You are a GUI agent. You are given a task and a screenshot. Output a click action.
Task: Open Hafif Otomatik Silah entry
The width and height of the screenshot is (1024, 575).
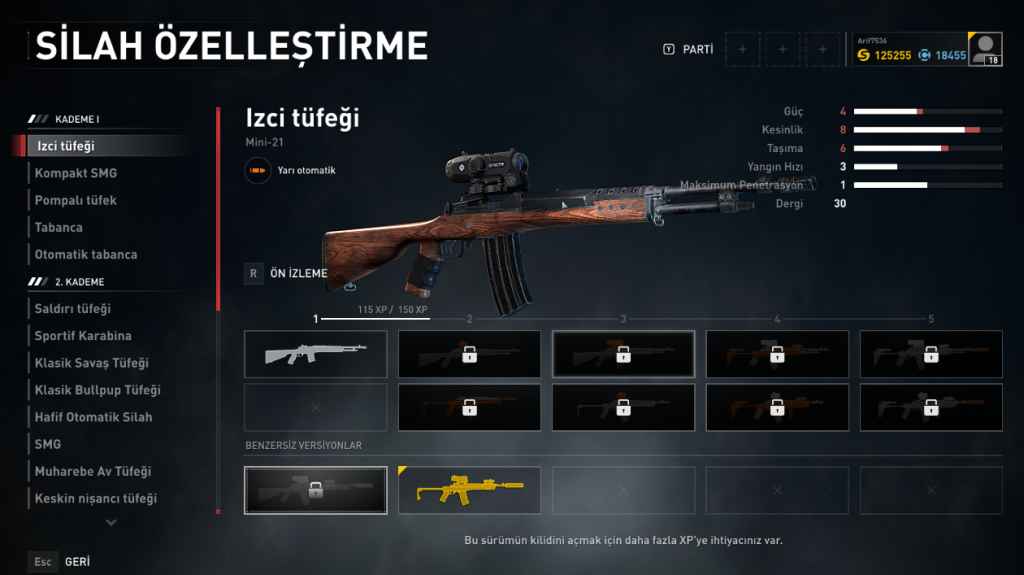[x=94, y=417]
